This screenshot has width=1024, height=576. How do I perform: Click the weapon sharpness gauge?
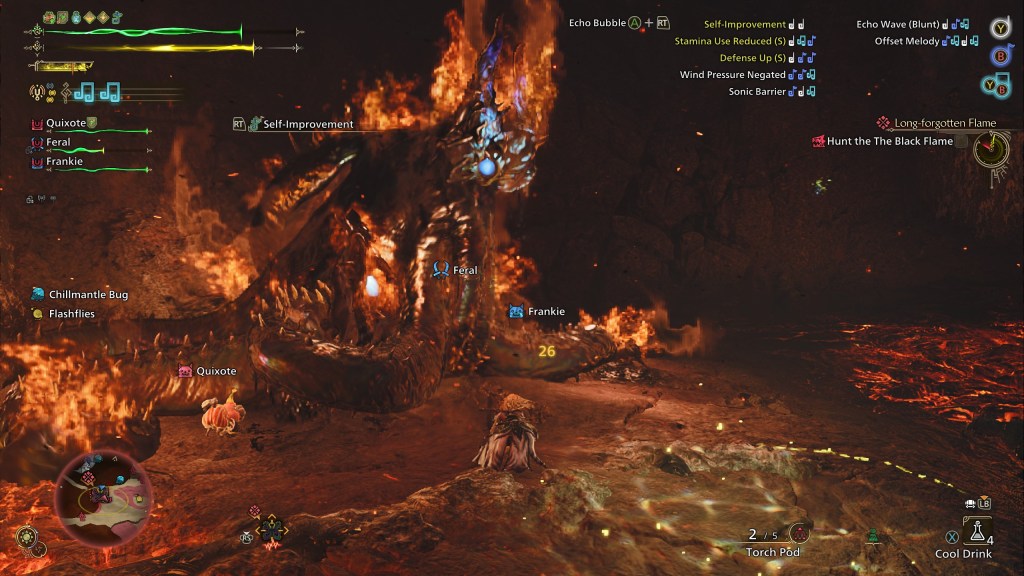click(62, 67)
